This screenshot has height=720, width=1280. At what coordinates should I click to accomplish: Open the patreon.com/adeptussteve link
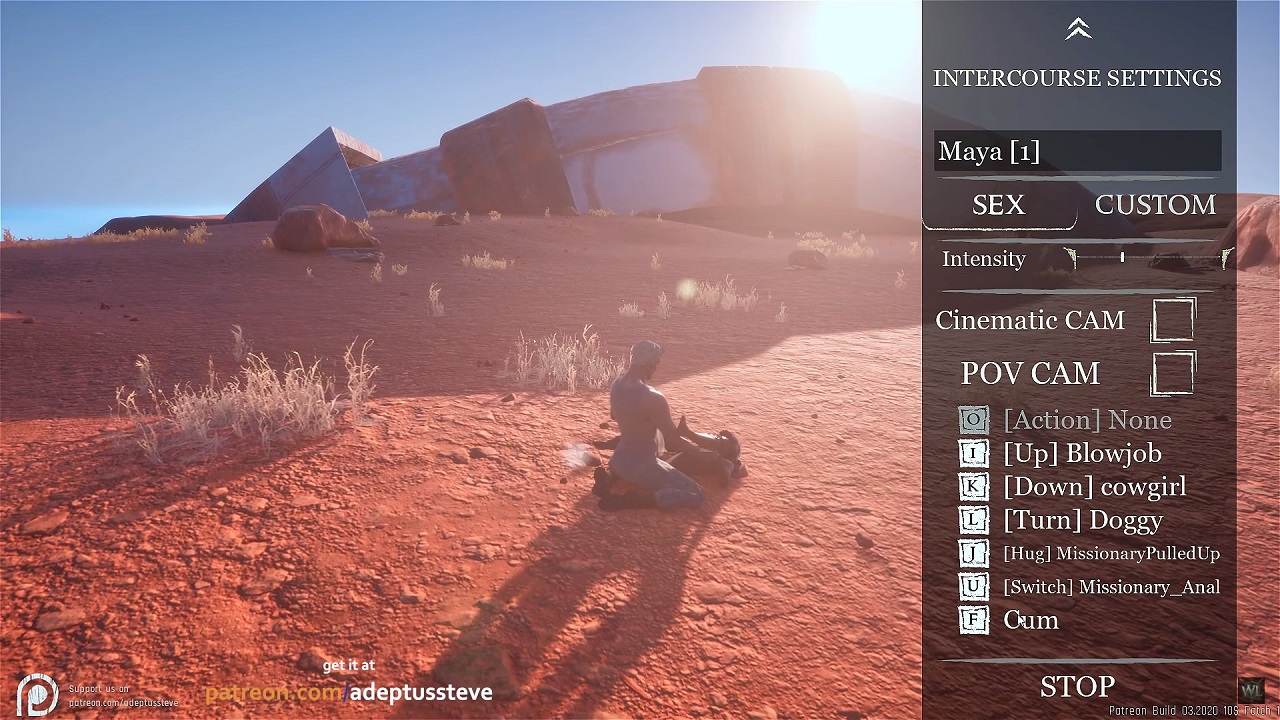tap(348, 692)
